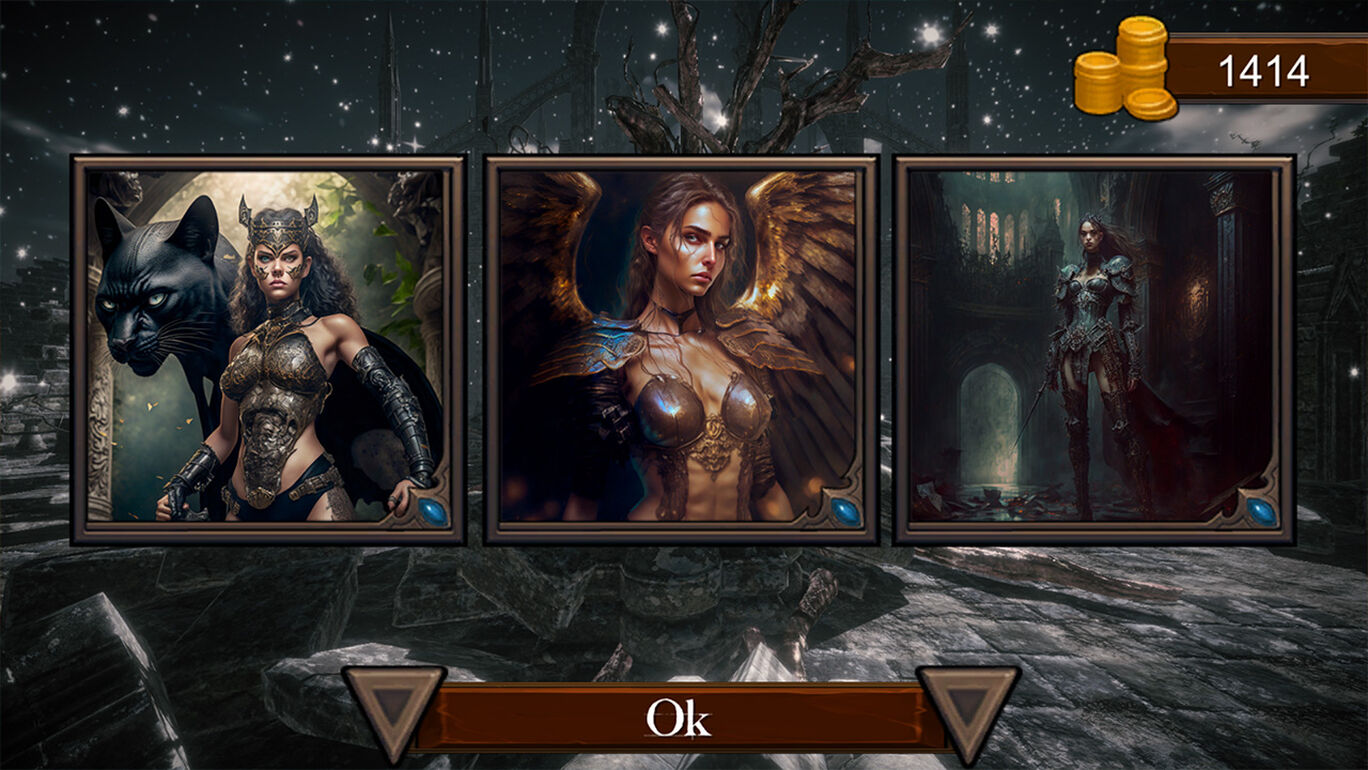This screenshot has height=770, width=1368.
Task: Confirm with the Ok button
Action: pos(680,717)
